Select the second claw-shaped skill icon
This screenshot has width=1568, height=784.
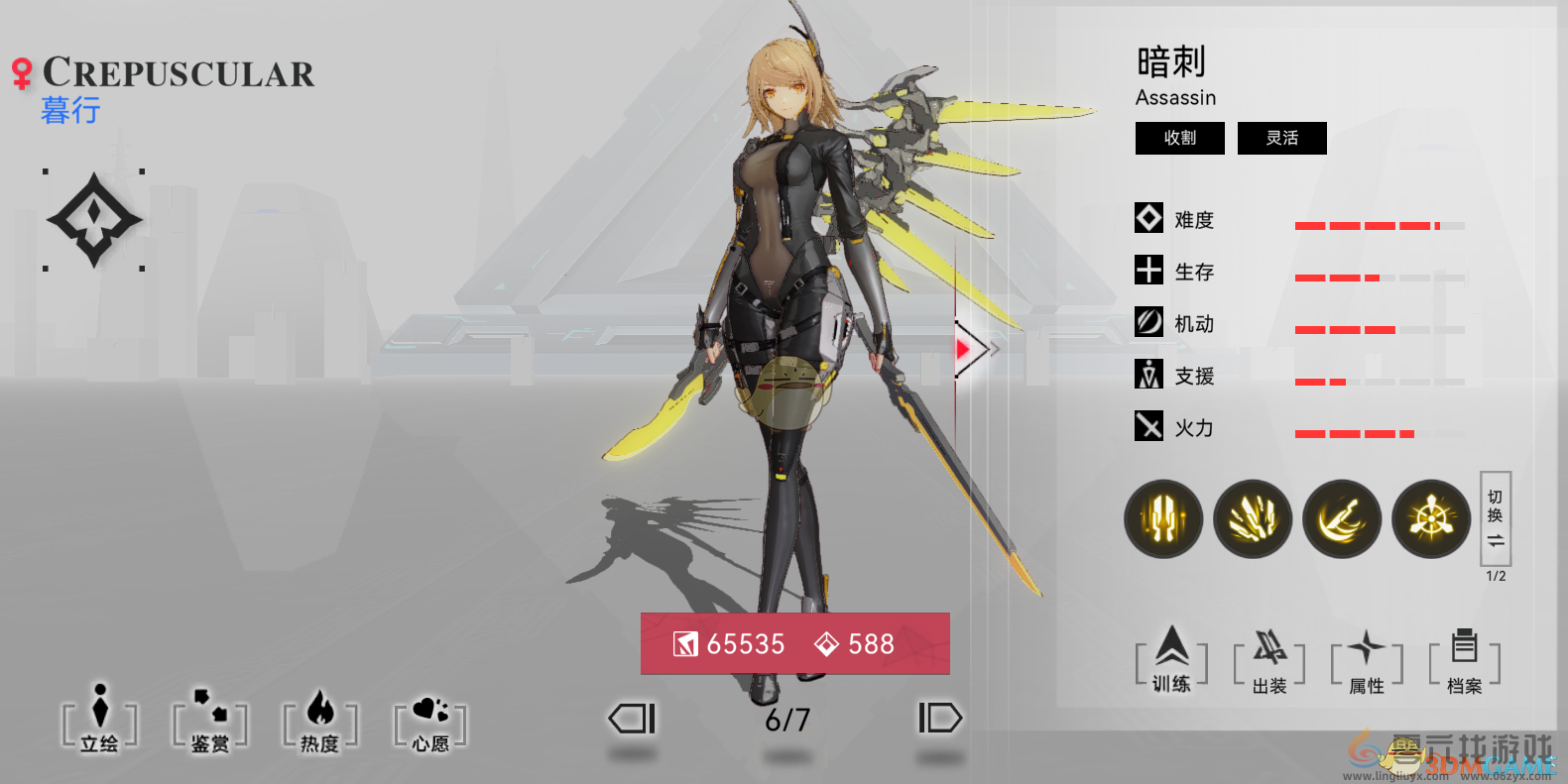point(1252,518)
